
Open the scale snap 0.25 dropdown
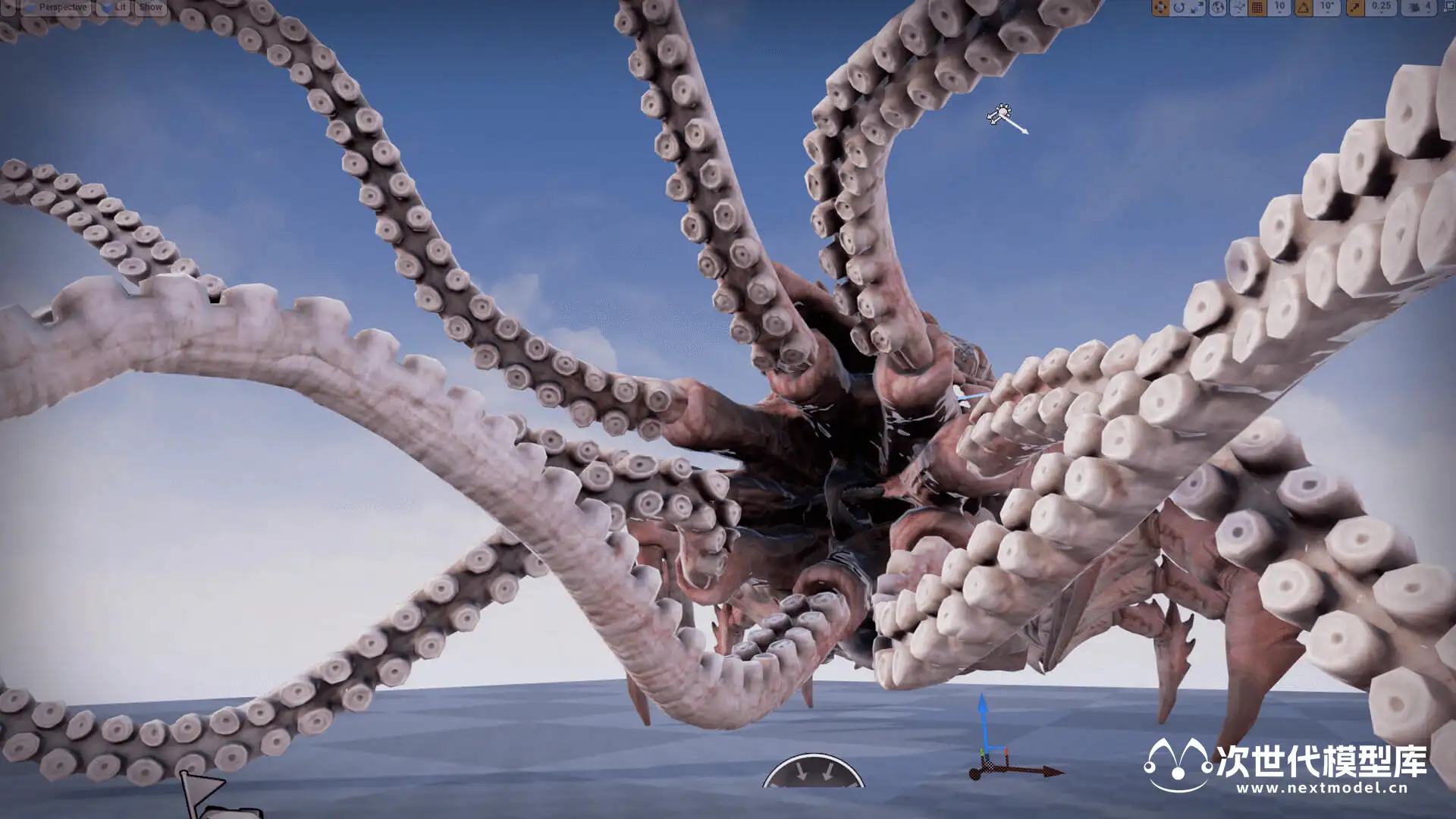tap(1381, 8)
